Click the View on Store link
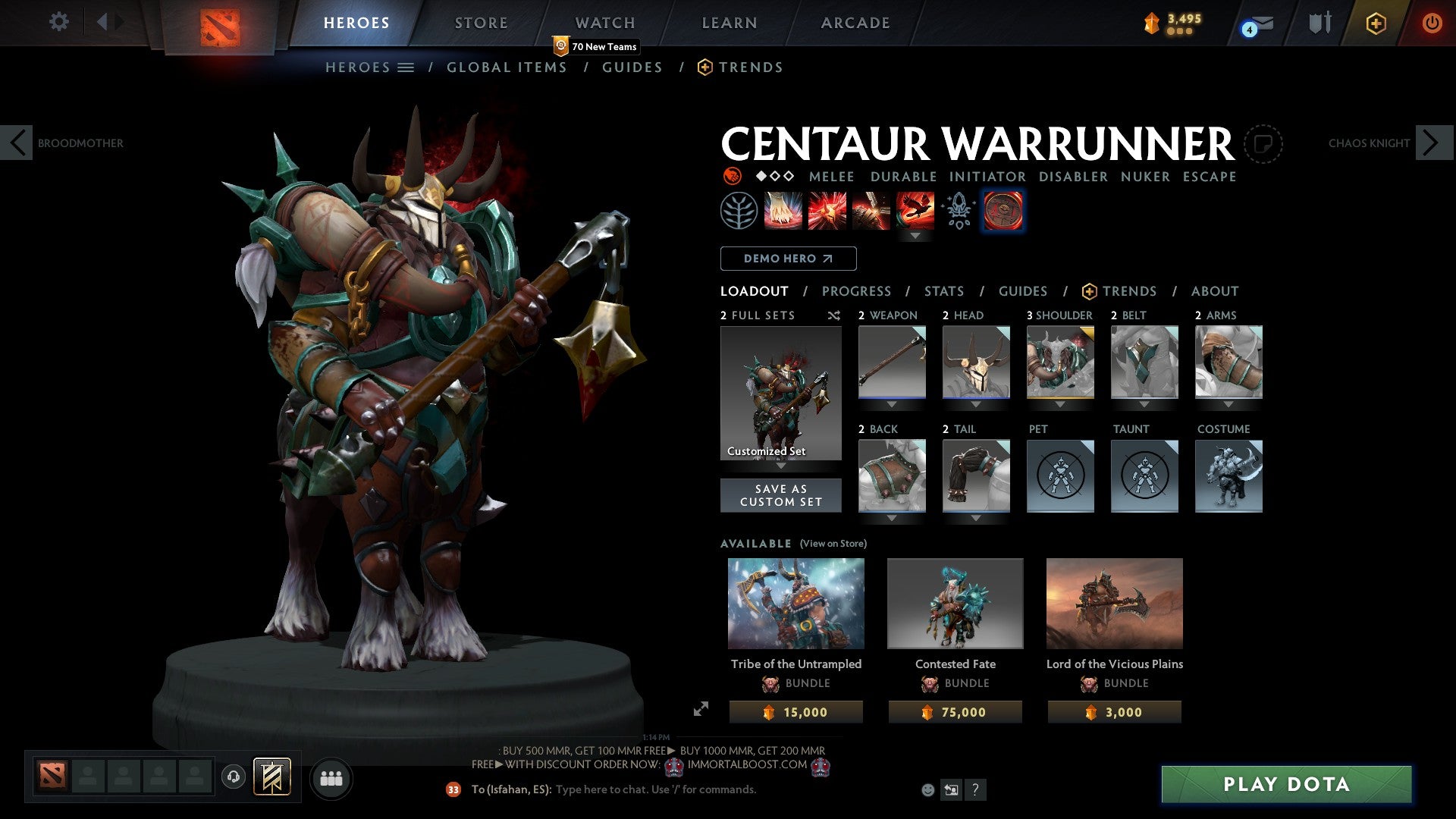This screenshot has width=1456, height=819. pyautogui.click(x=833, y=544)
